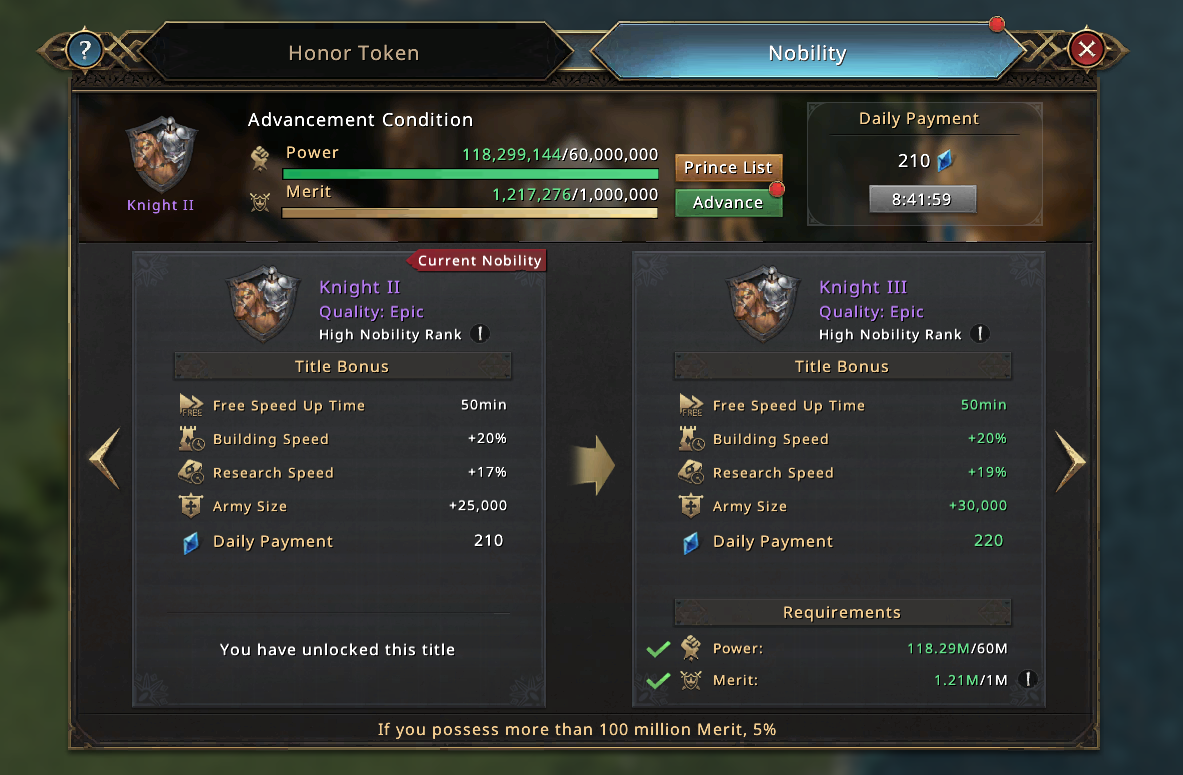
Task: Open the Prince List
Action: 728,168
